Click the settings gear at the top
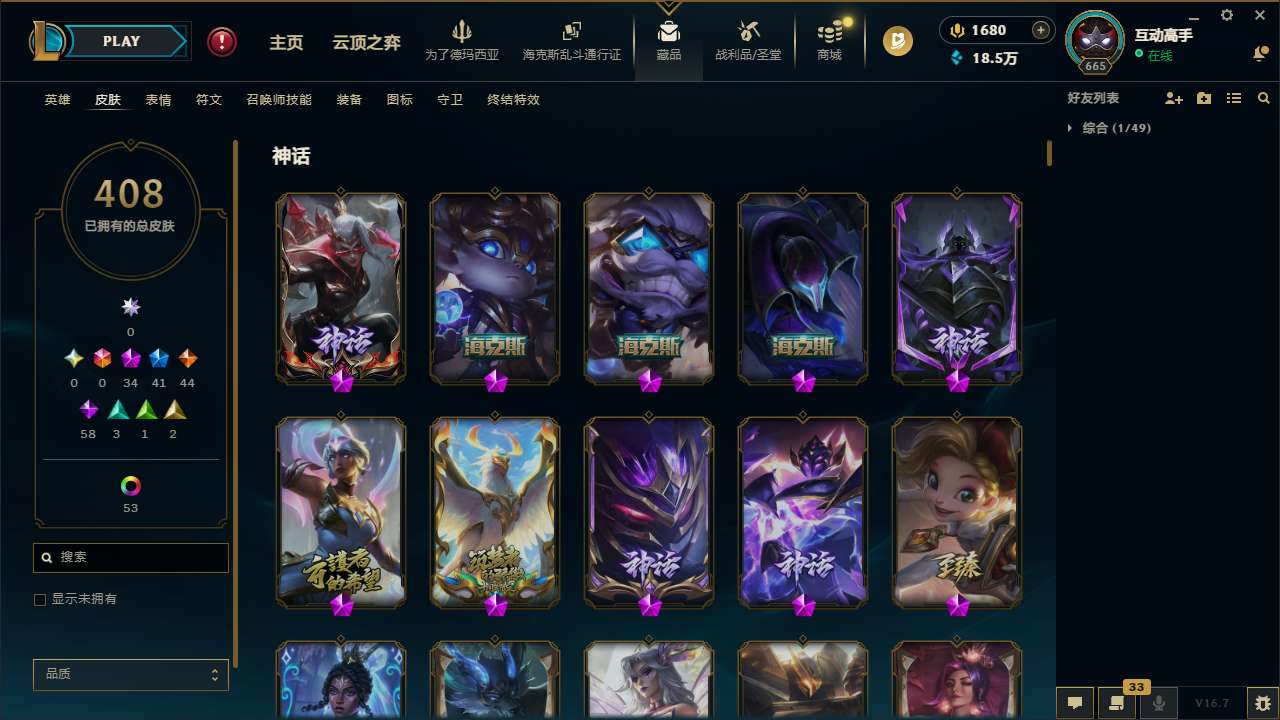Screen dimensions: 1280x720 [1226, 15]
